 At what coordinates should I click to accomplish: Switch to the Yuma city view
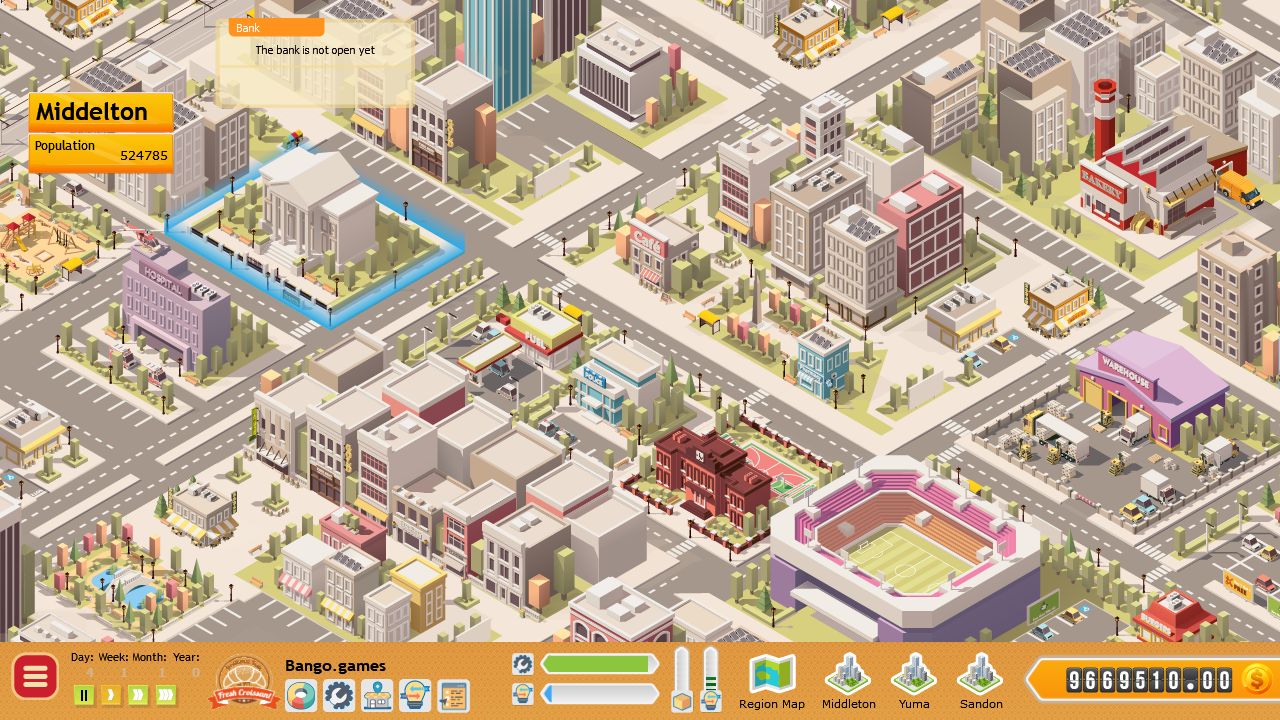pyautogui.click(x=914, y=682)
